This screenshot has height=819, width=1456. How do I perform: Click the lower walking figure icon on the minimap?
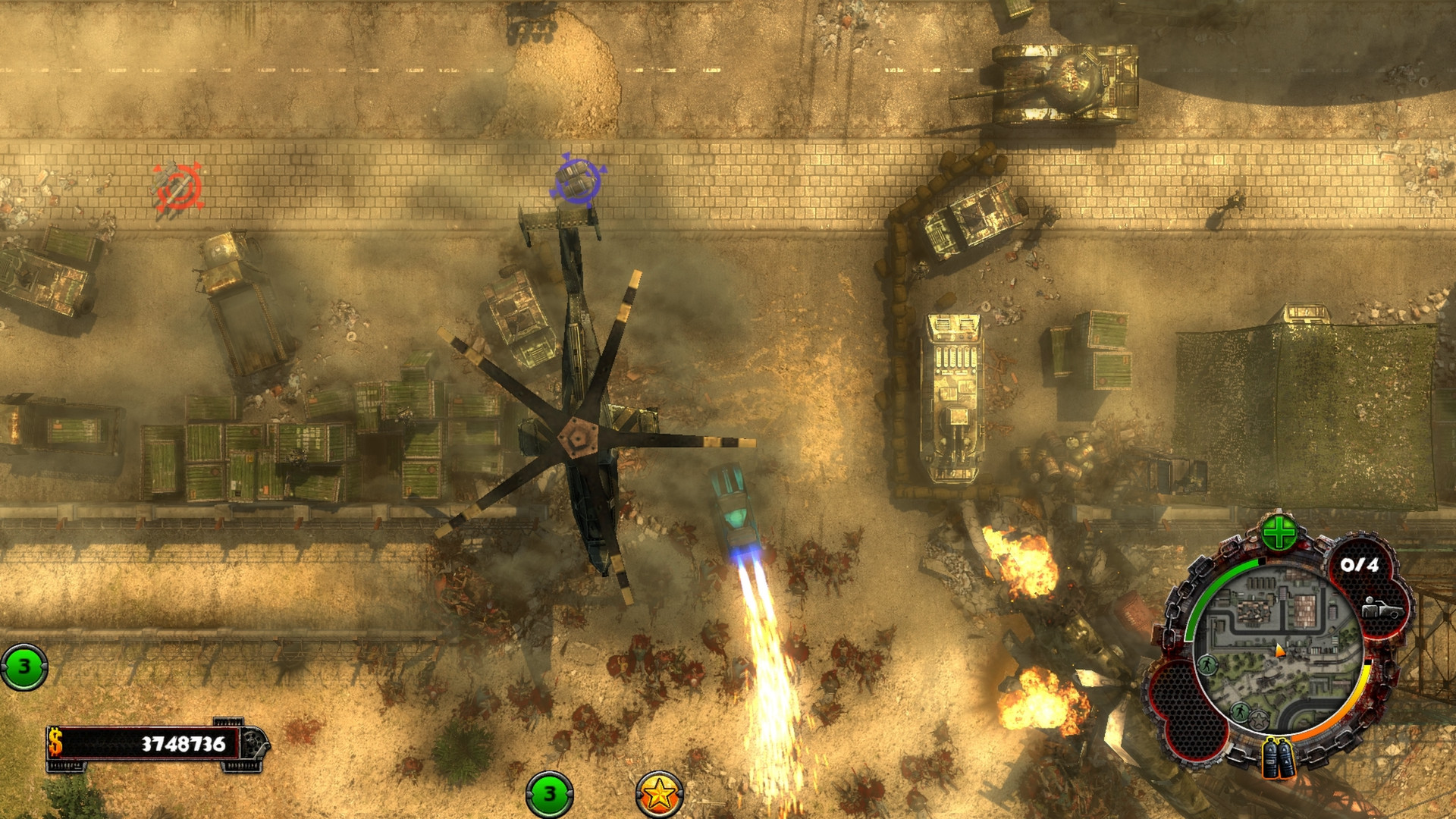(x=1241, y=712)
